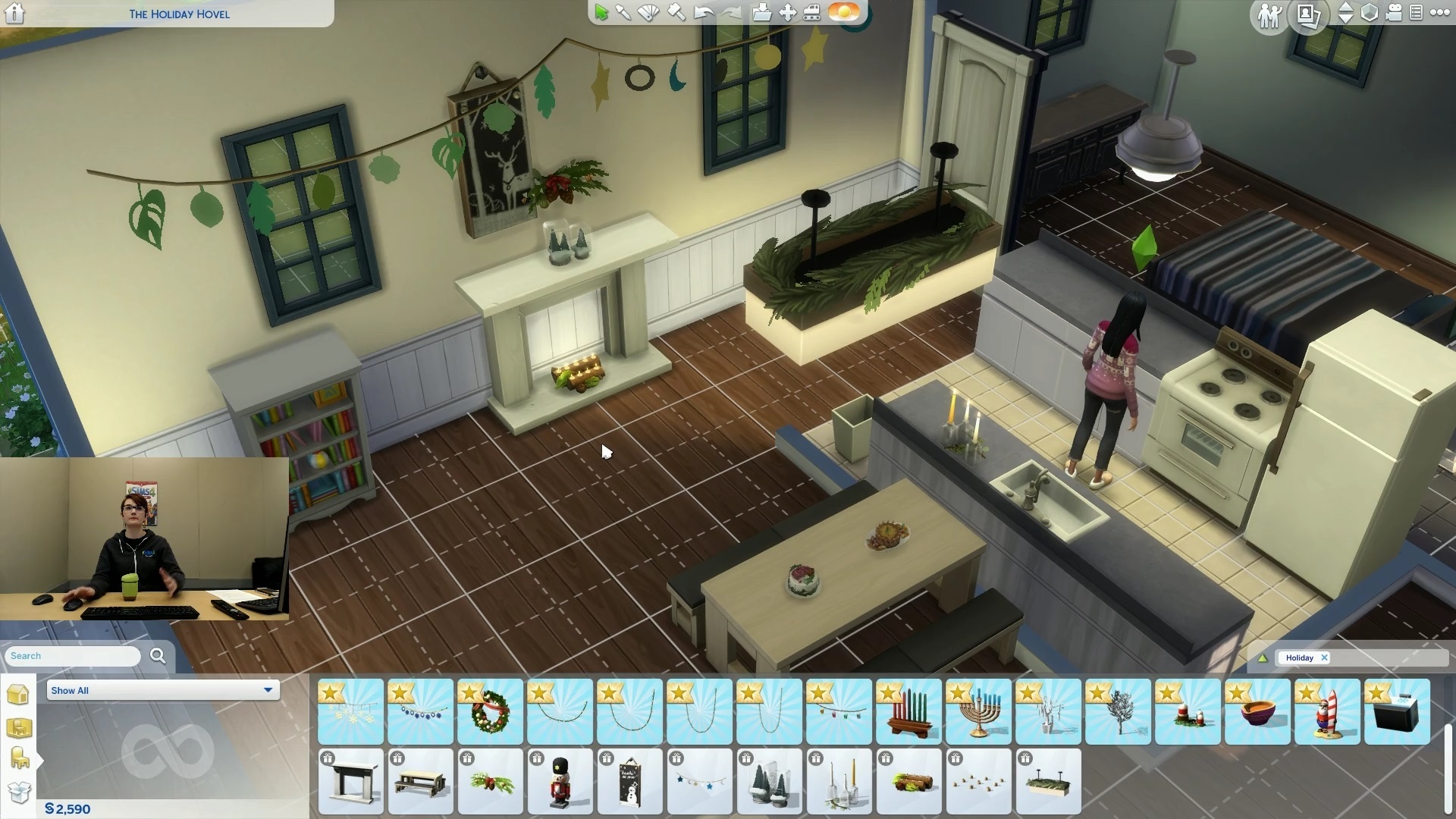Screen dimensions: 1456x819
Task: Remove the Holiday filter tag
Action: [x=1324, y=657]
